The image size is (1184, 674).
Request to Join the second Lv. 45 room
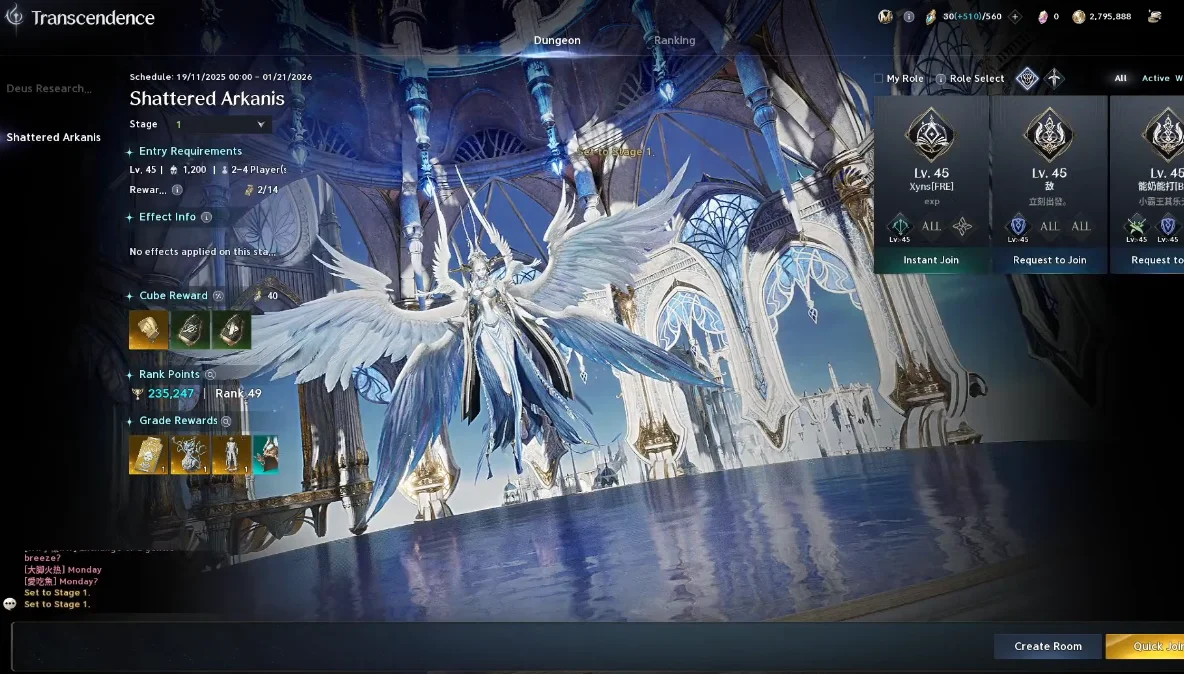pyautogui.click(x=1049, y=260)
